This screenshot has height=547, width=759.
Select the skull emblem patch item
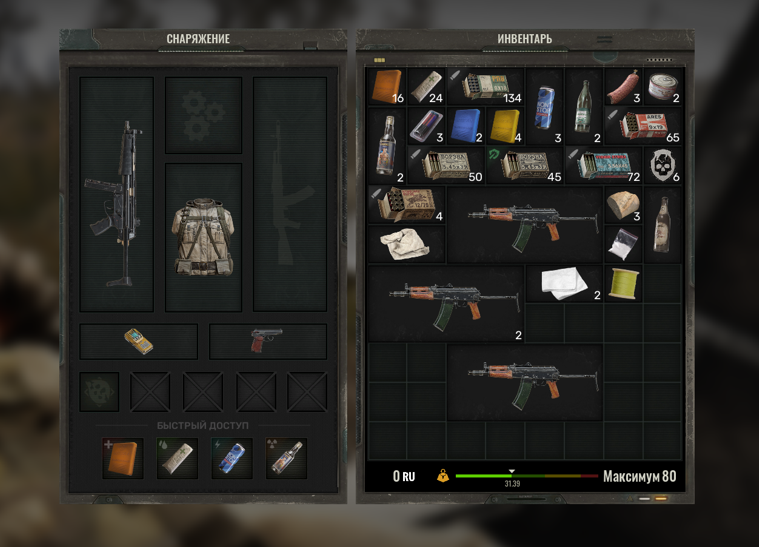[x=662, y=165]
